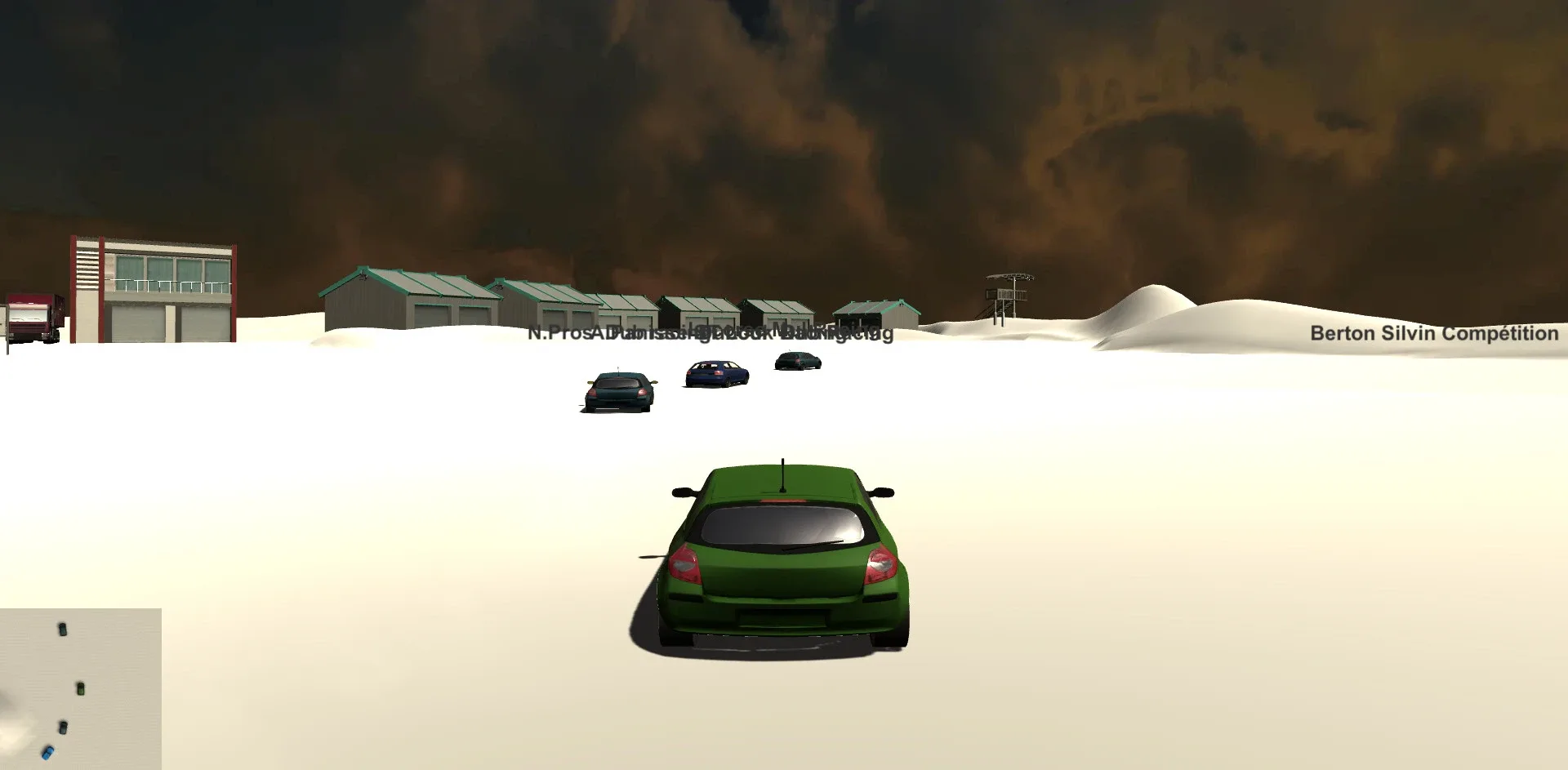The height and width of the screenshot is (770, 1568).
Task: Click the farthest dark car near the cabins
Action: coord(796,359)
